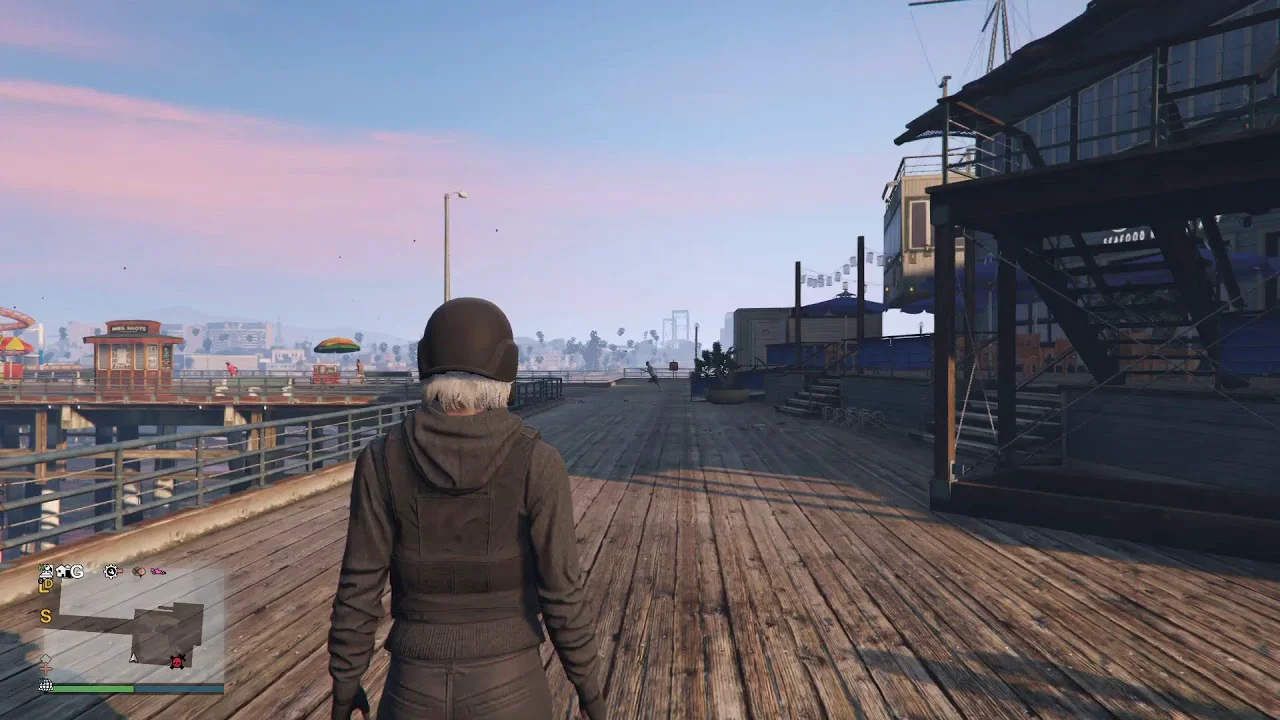Select the yellow L D marker on the minimap
The height and width of the screenshot is (720, 1280).
(45, 587)
